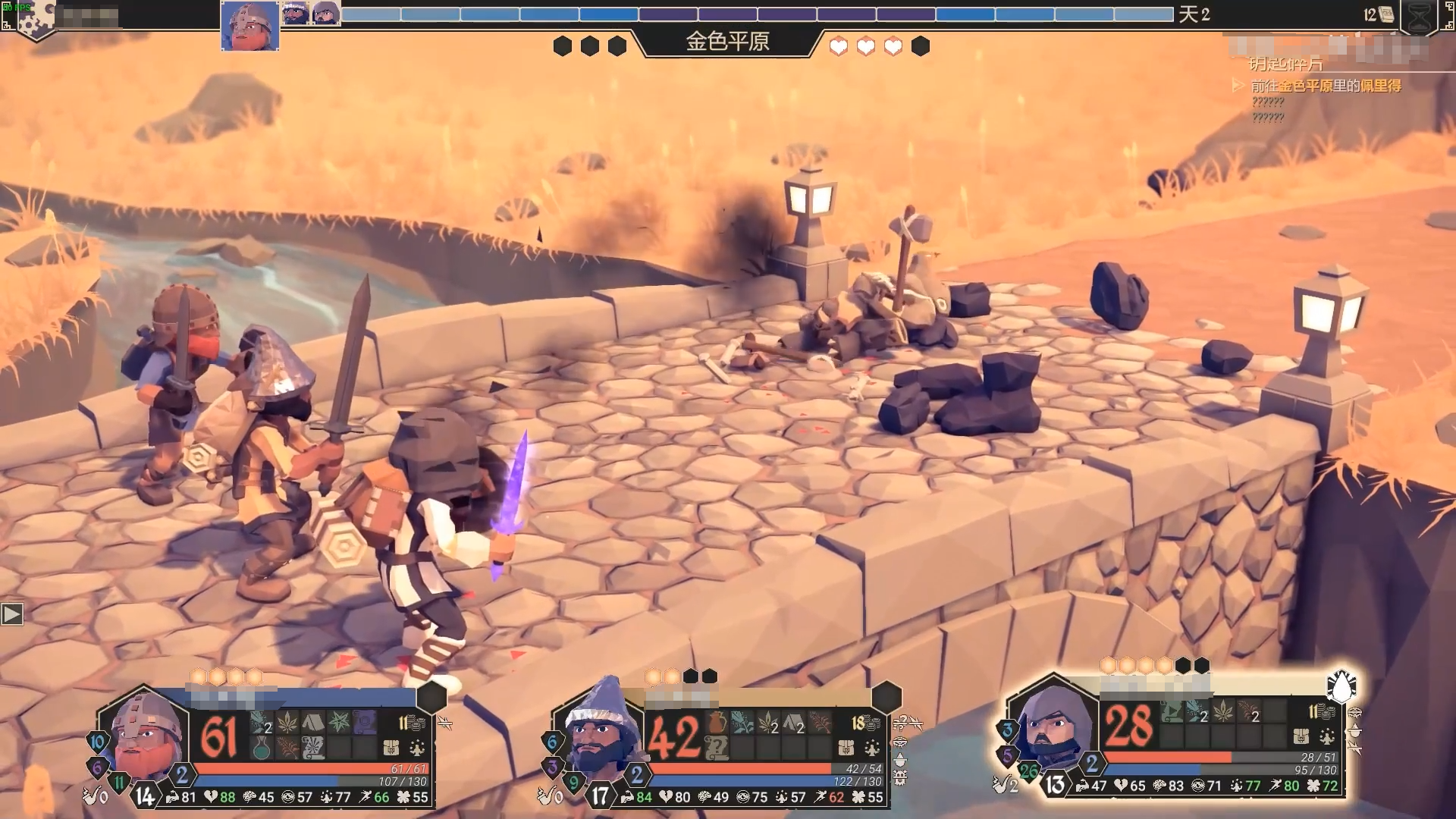Open the purple-hooded hero's backpack
1456x819 pixels.
(1301, 736)
